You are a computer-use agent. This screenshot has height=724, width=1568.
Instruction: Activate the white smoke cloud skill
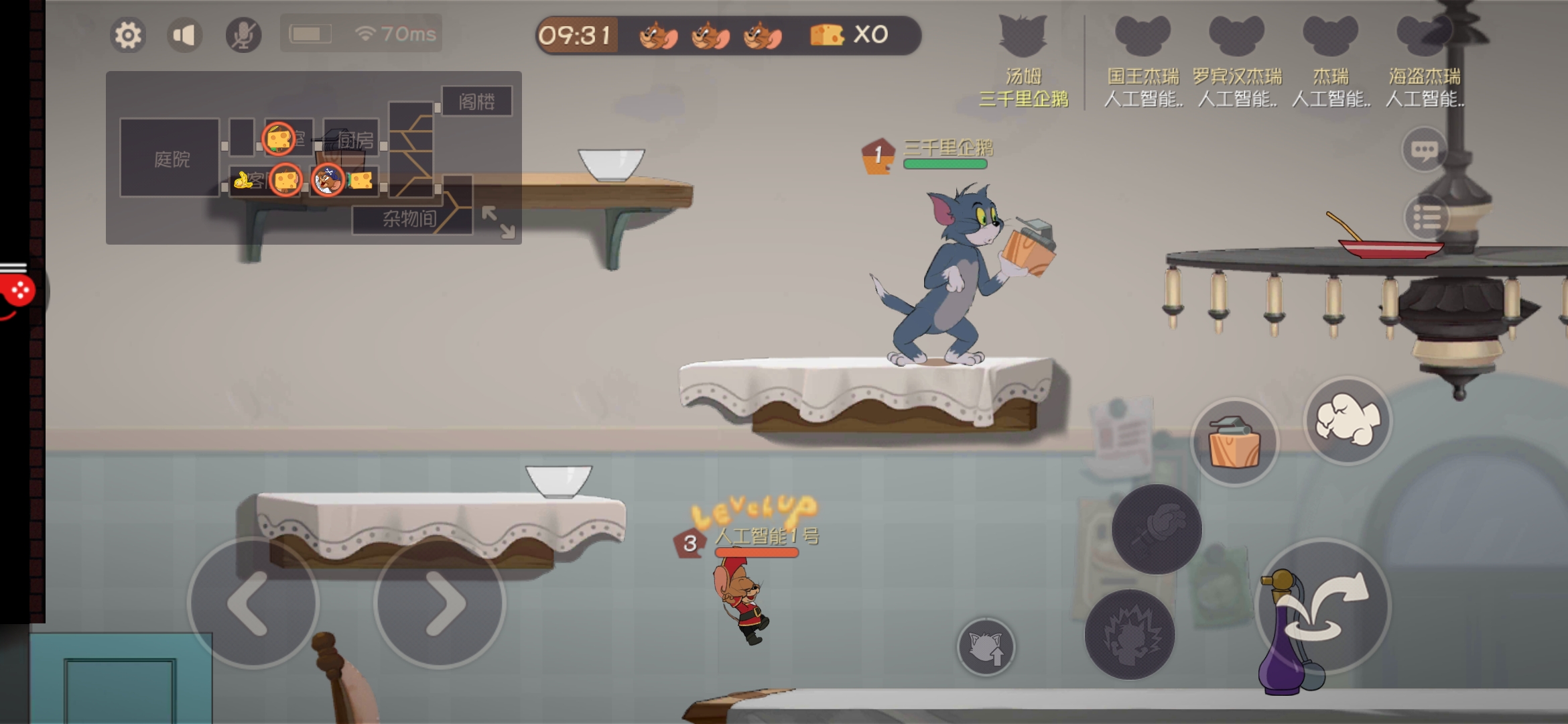[x=1348, y=420]
